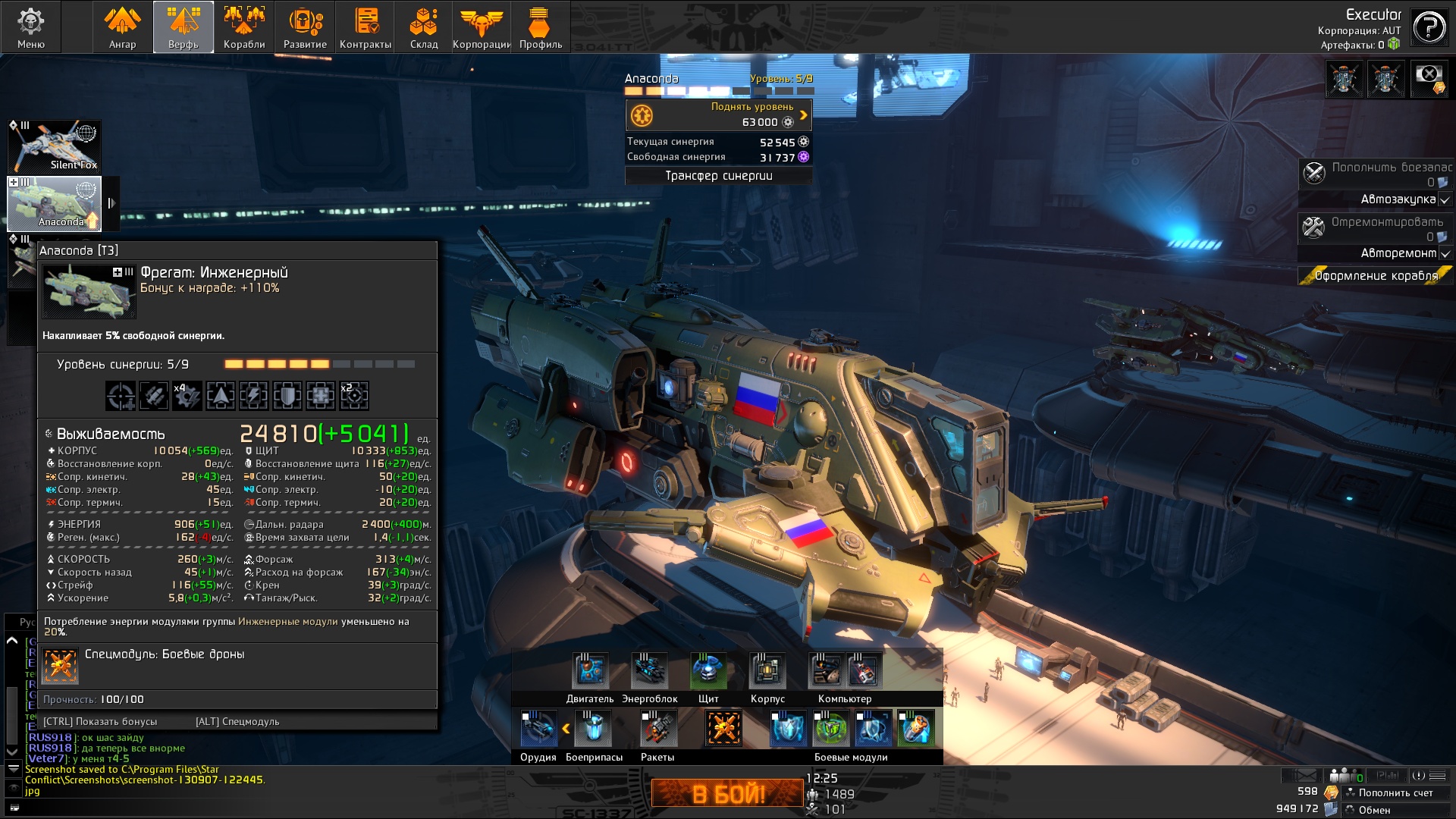This screenshot has height=819, width=1456.
Task: Open Оформление корабля ship customization
Action: click(1376, 276)
